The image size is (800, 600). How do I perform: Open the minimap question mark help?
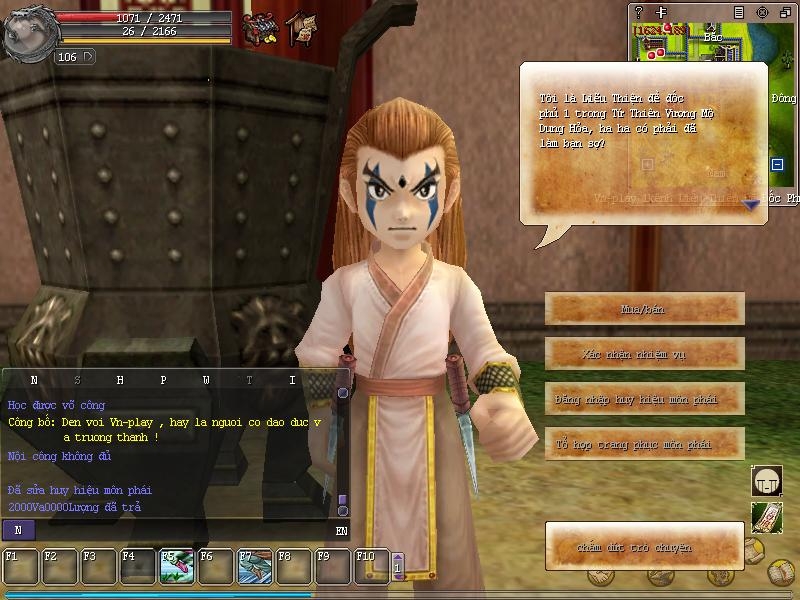639,12
